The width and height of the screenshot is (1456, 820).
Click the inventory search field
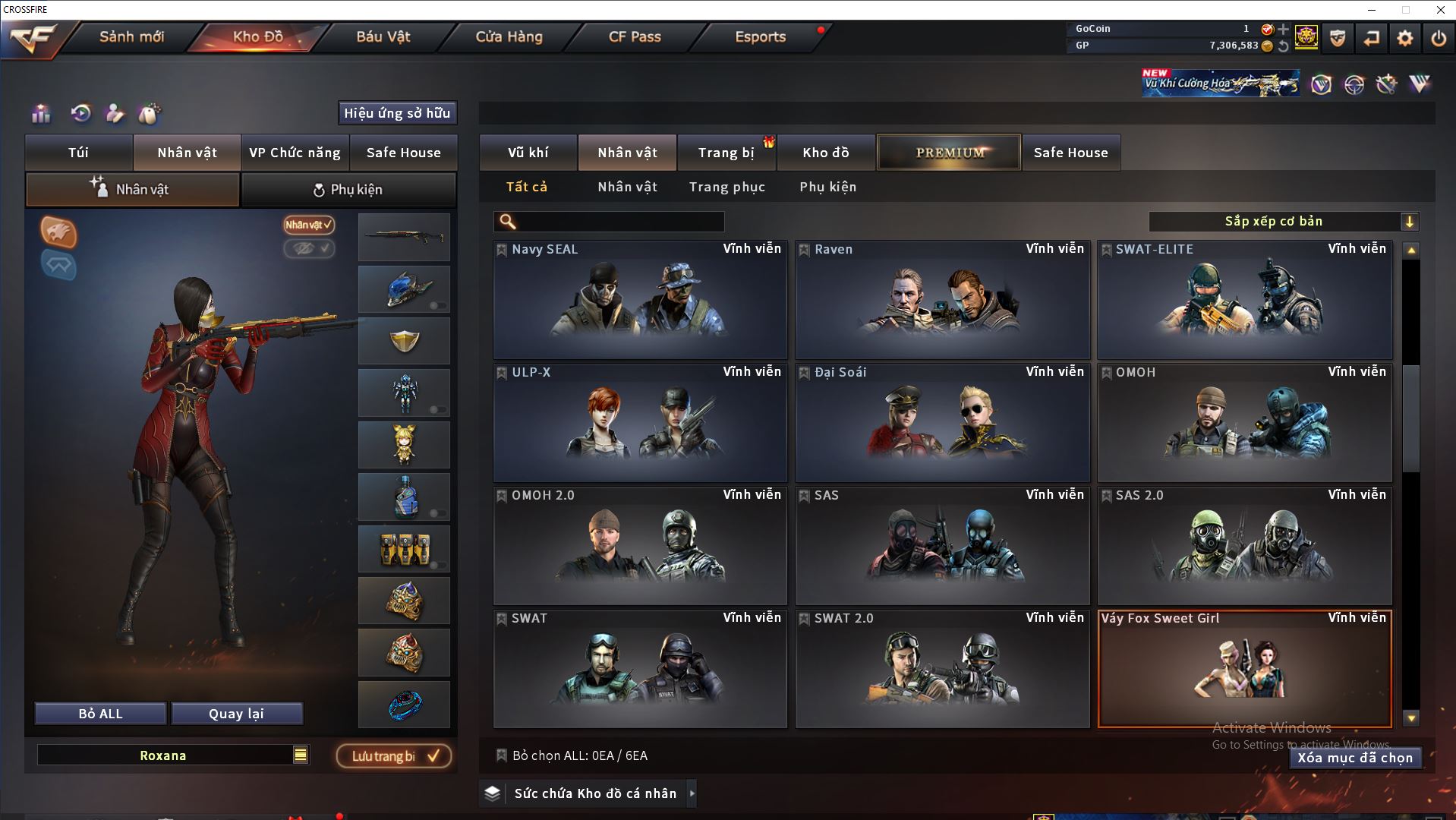pyautogui.click(x=619, y=222)
